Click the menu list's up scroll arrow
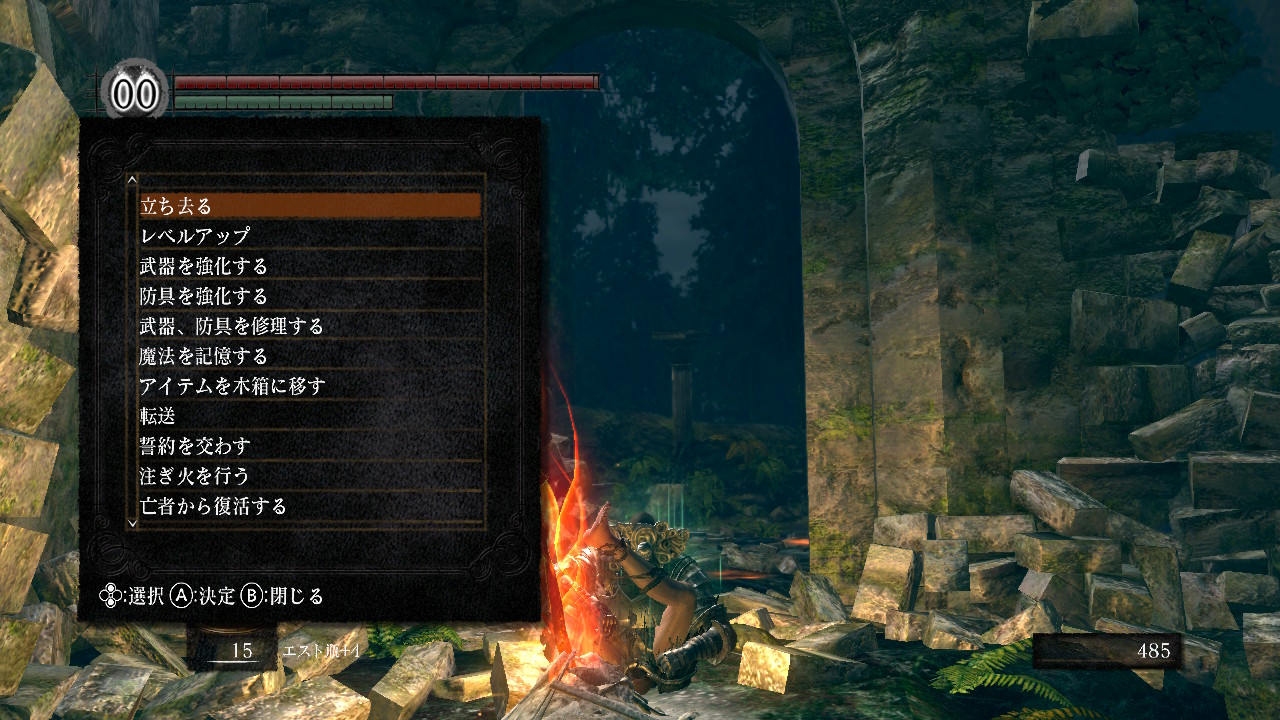The height and width of the screenshot is (720, 1280). tap(131, 181)
